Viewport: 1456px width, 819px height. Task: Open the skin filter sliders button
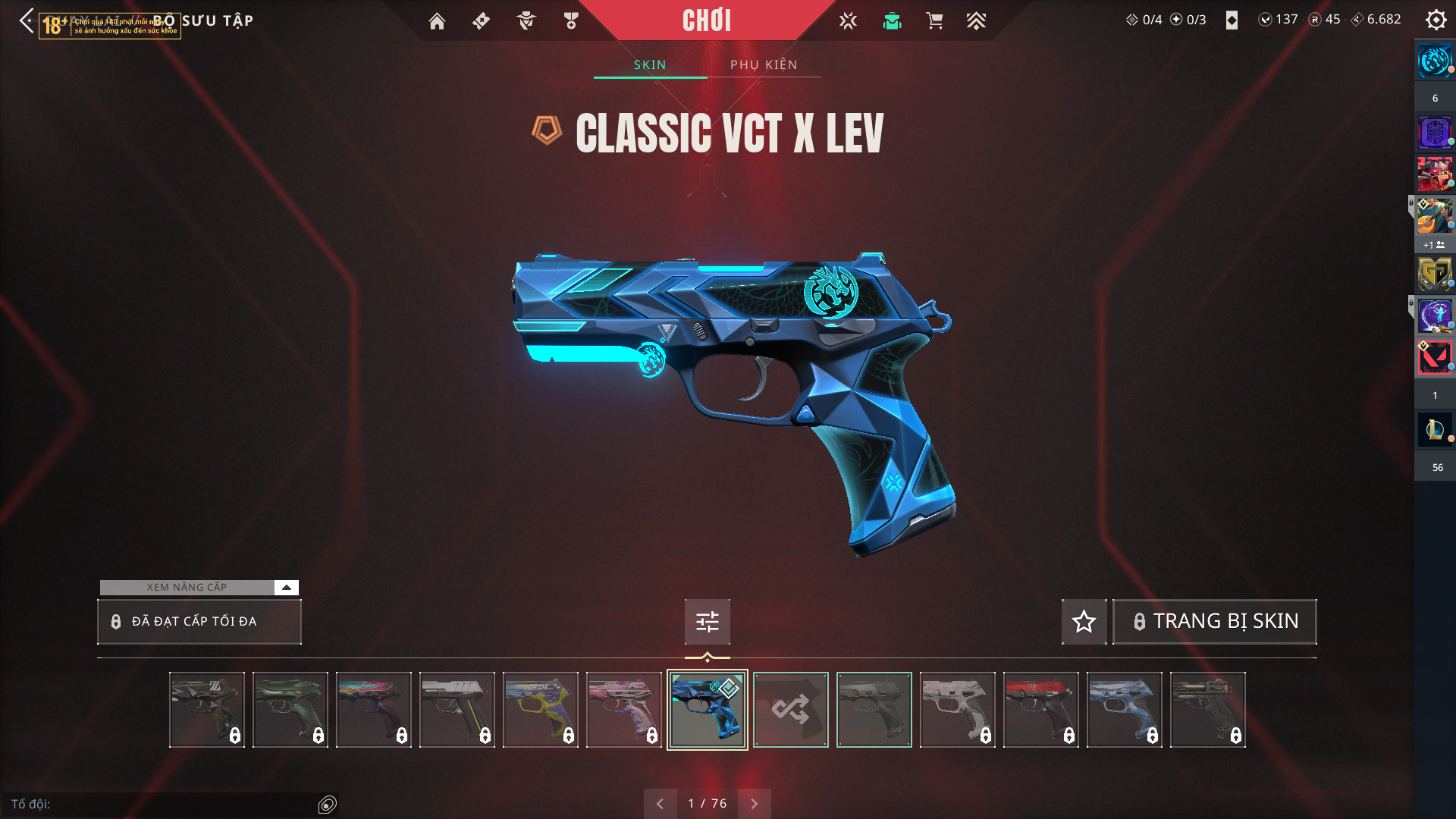[707, 622]
